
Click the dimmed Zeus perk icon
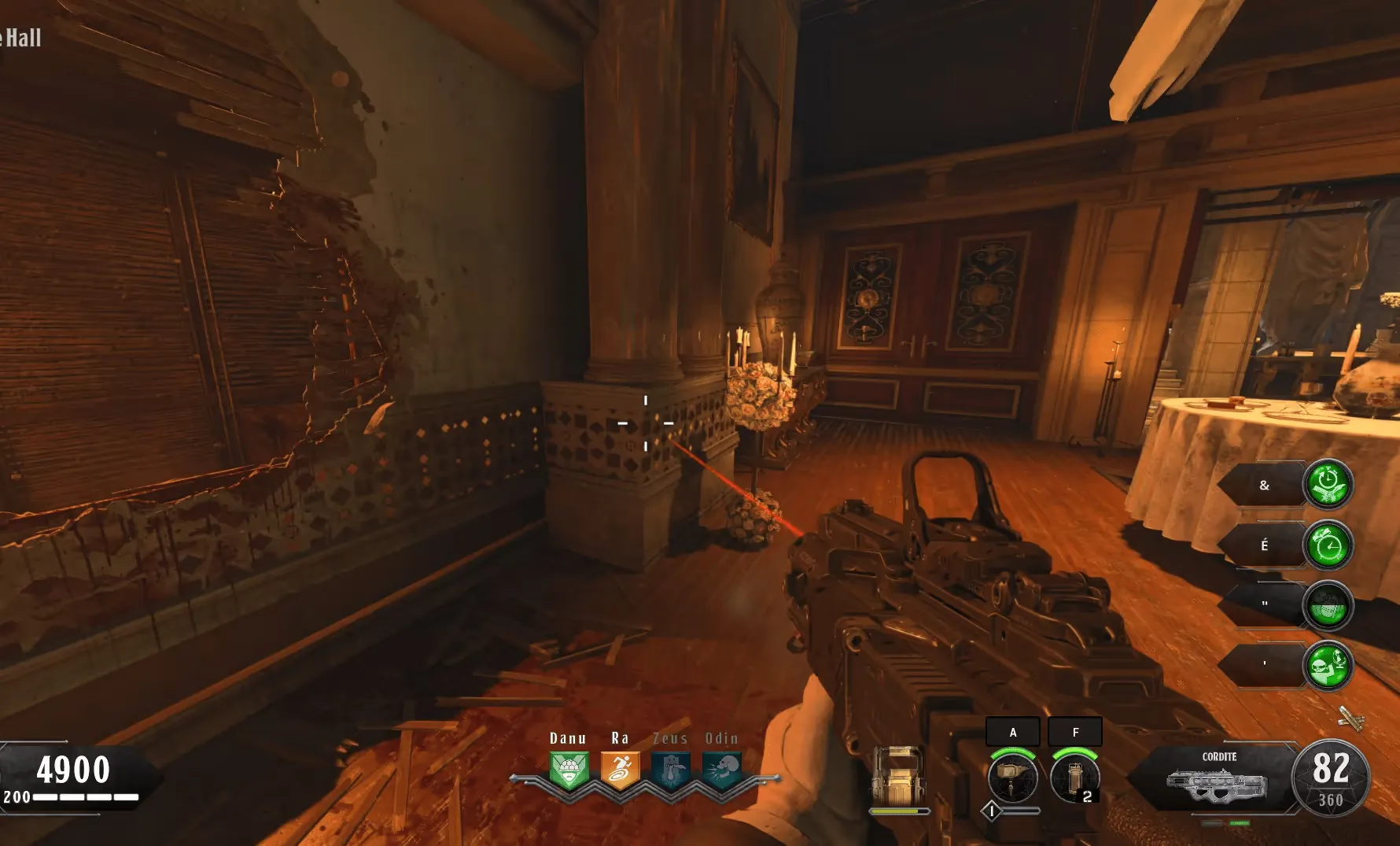click(670, 770)
